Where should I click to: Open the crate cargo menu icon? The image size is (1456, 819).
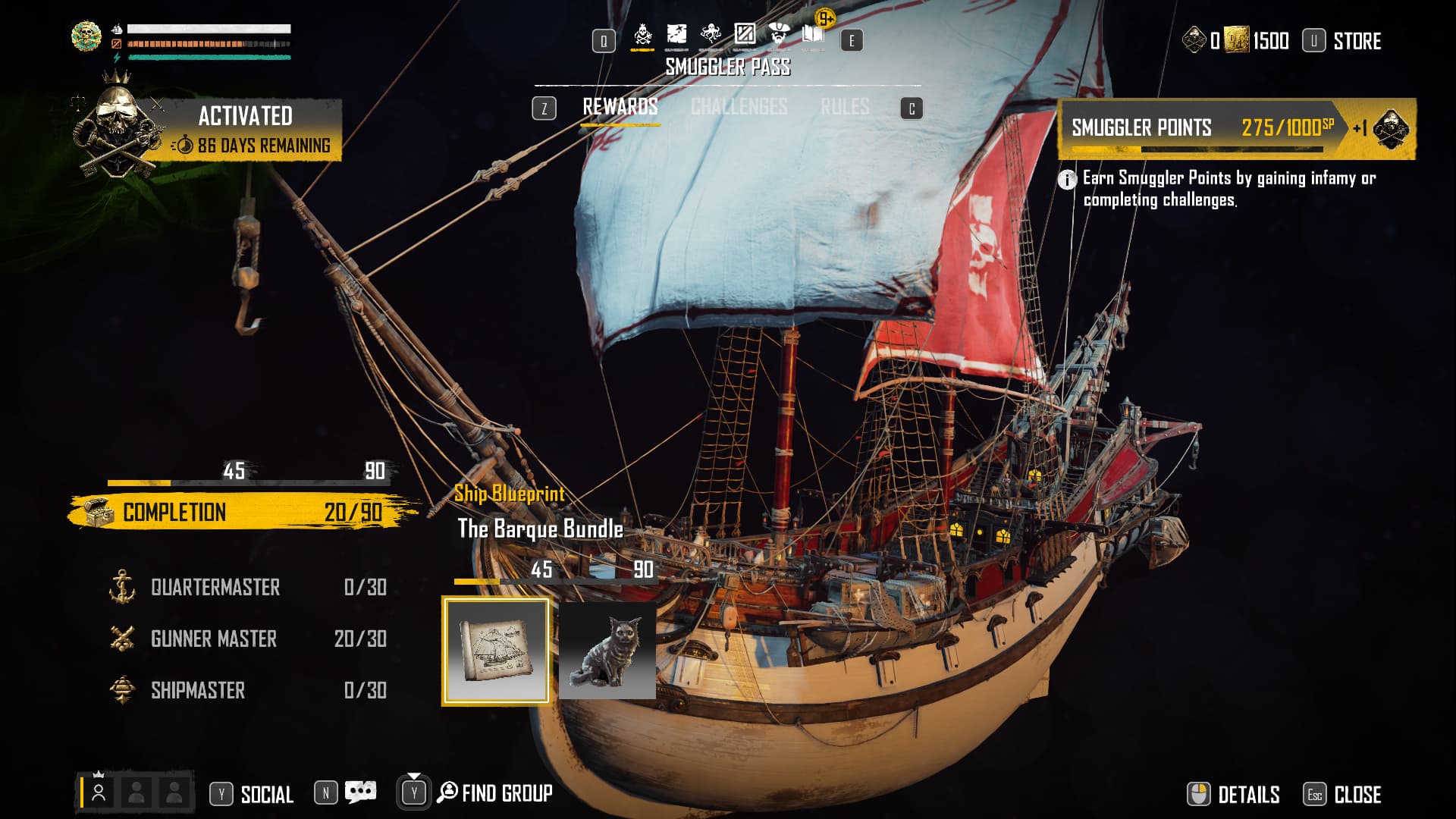[745, 34]
